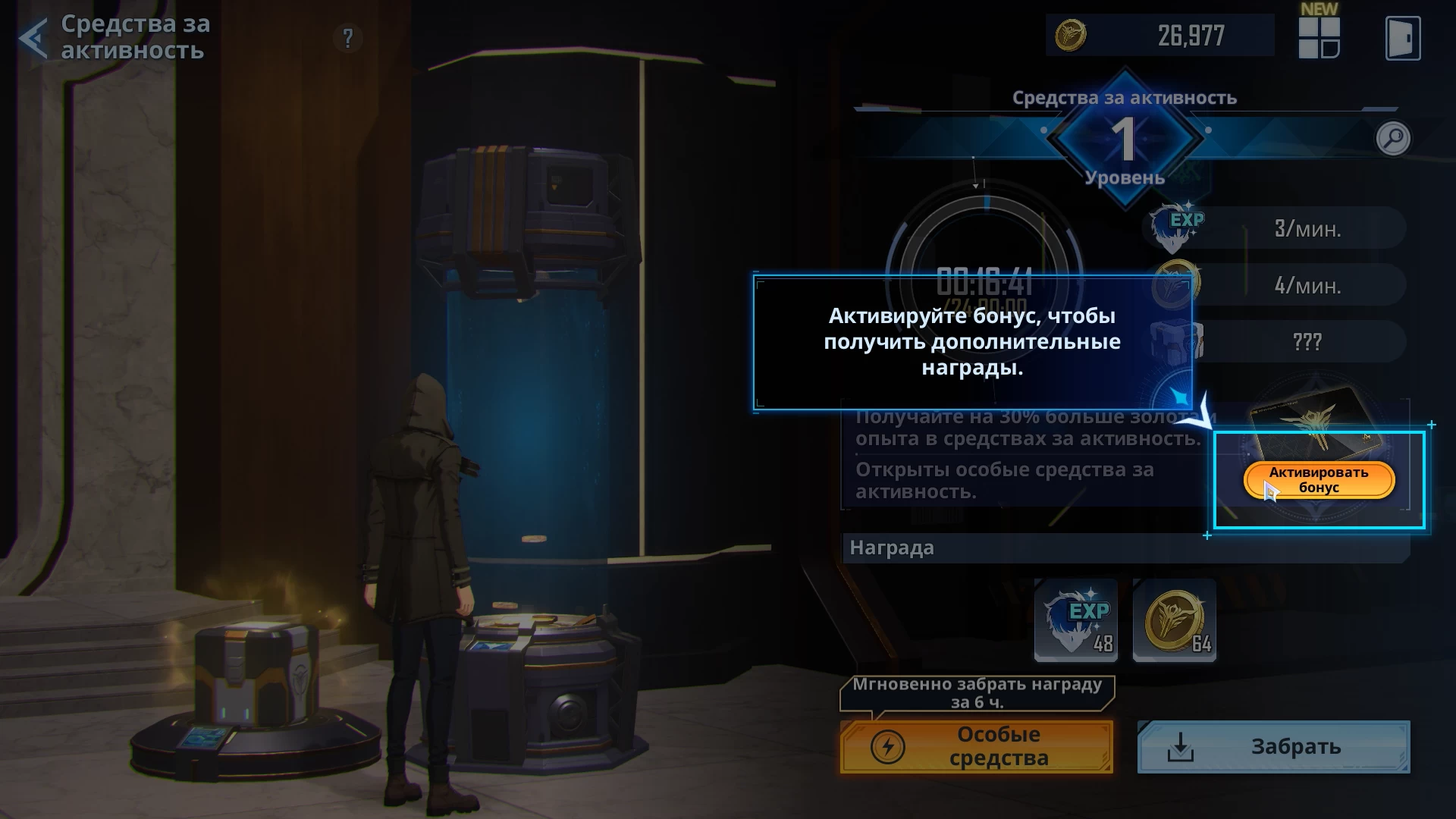Collect rewards with the Забрать button
Image resolution: width=1456 pixels, height=819 pixels.
point(1273,747)
